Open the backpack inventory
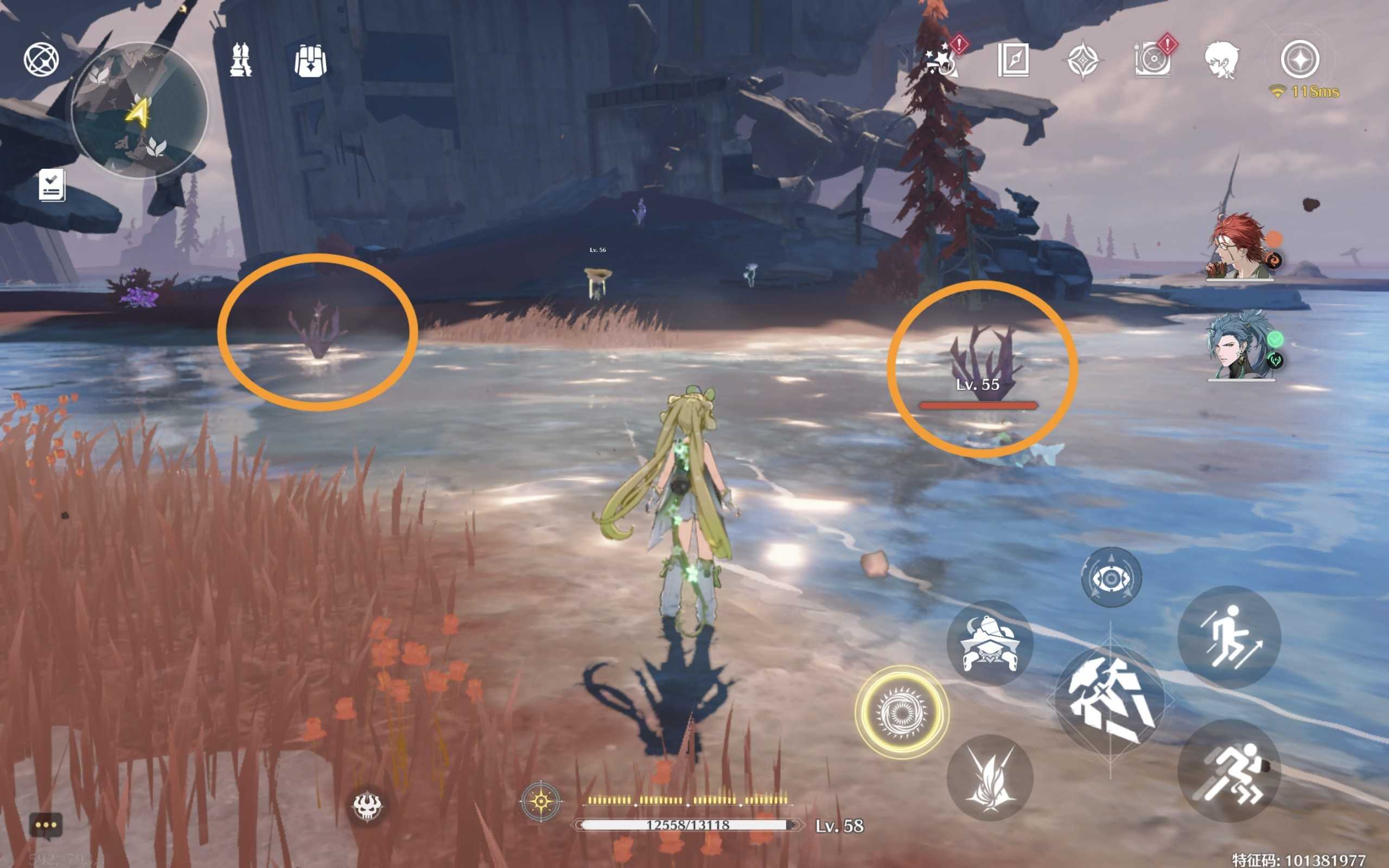 [310, 61]
